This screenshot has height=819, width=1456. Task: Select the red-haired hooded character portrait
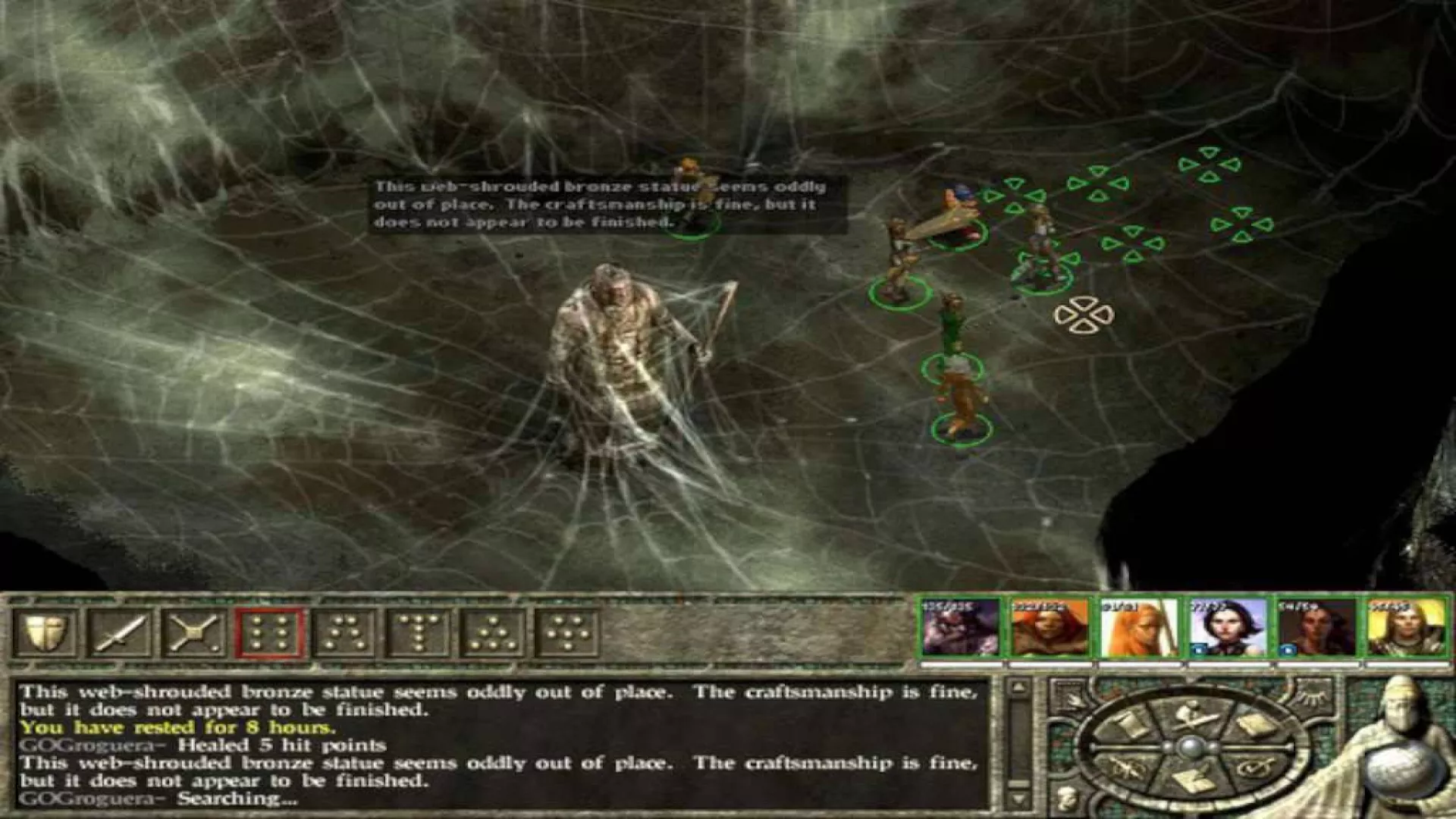pos(1050,628)
